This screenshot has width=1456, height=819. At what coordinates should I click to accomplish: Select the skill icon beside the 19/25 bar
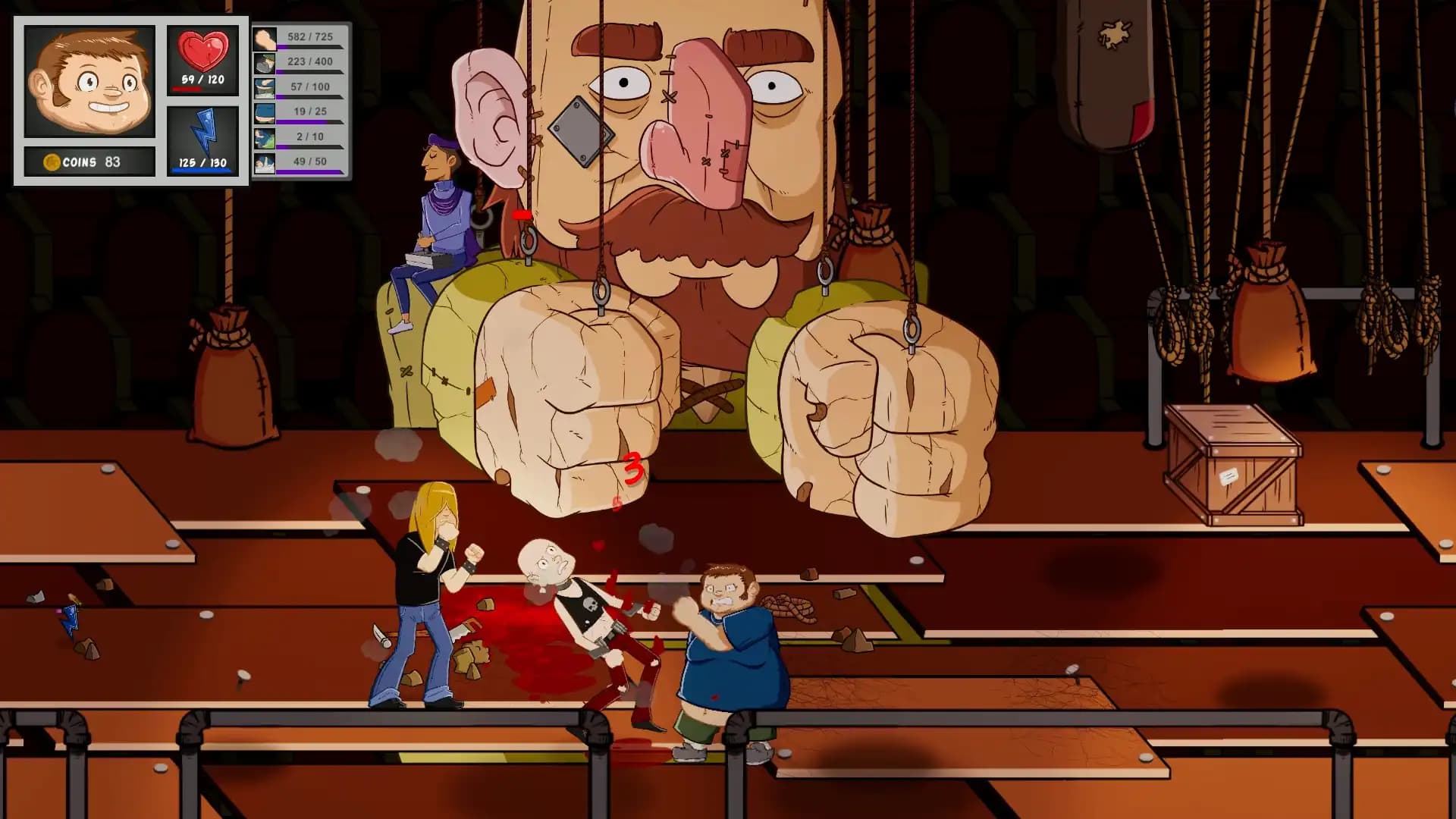coord(264,112)
